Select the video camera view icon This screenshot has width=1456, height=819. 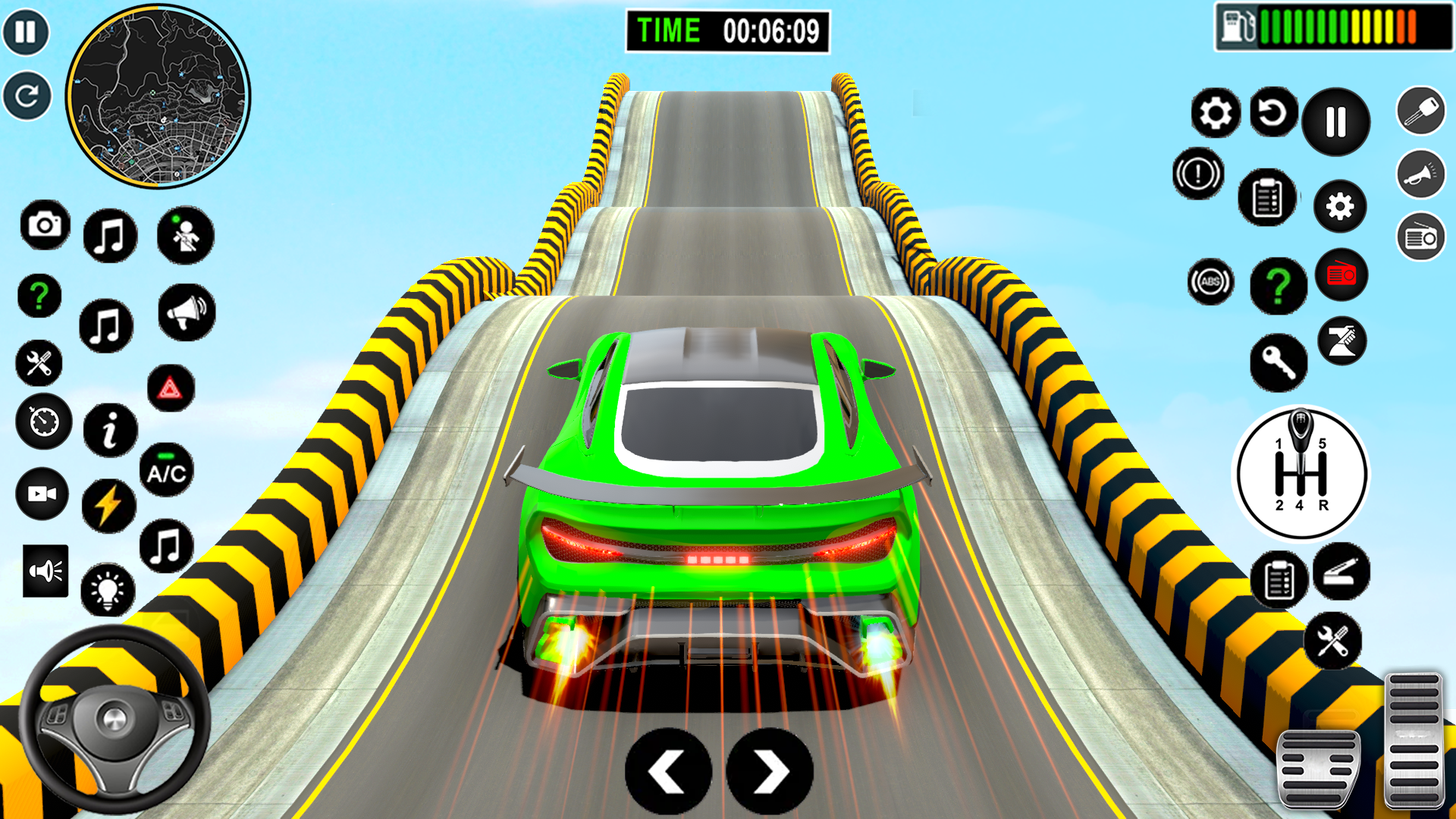(42, 494)
